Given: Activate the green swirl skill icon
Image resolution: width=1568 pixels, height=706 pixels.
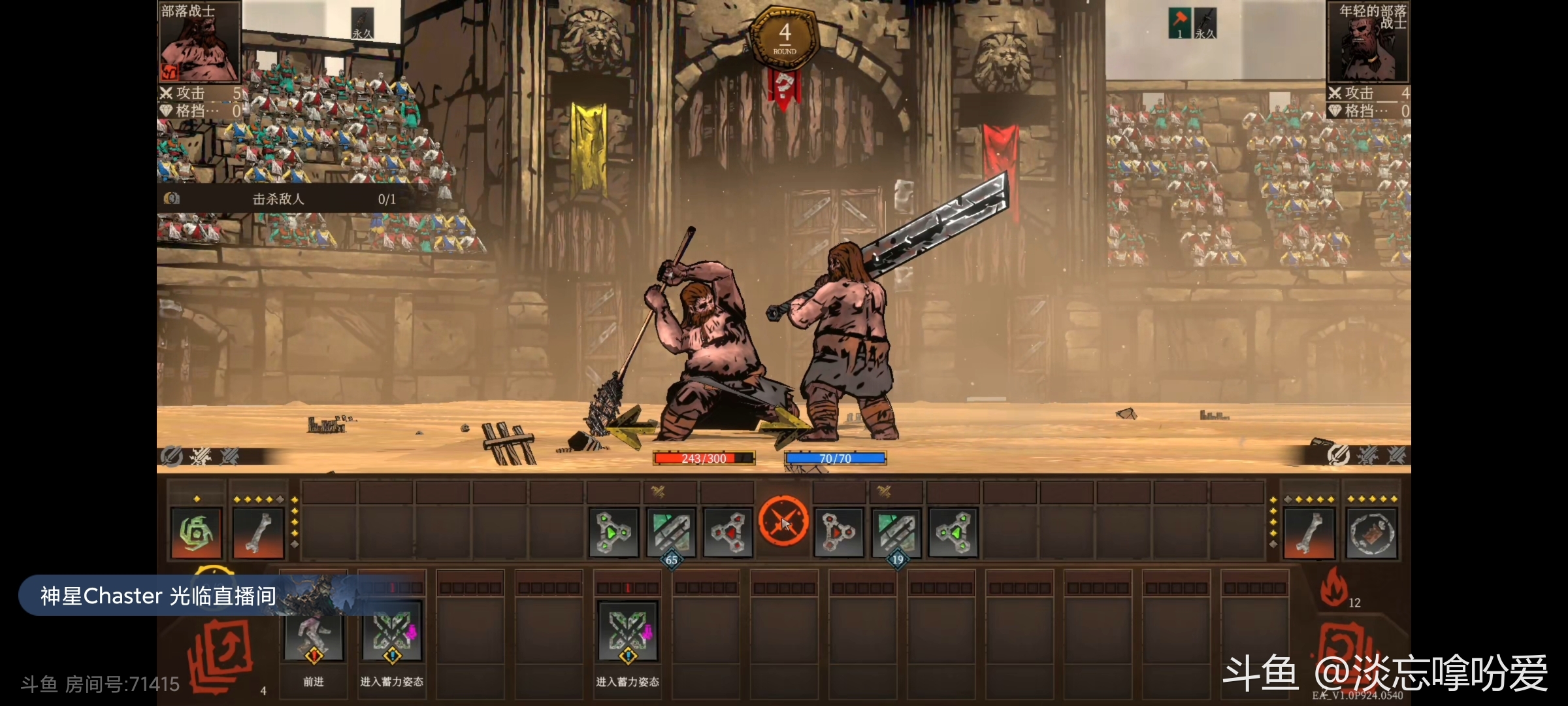Looking at the screenshot, I should [x=196, y=533].
